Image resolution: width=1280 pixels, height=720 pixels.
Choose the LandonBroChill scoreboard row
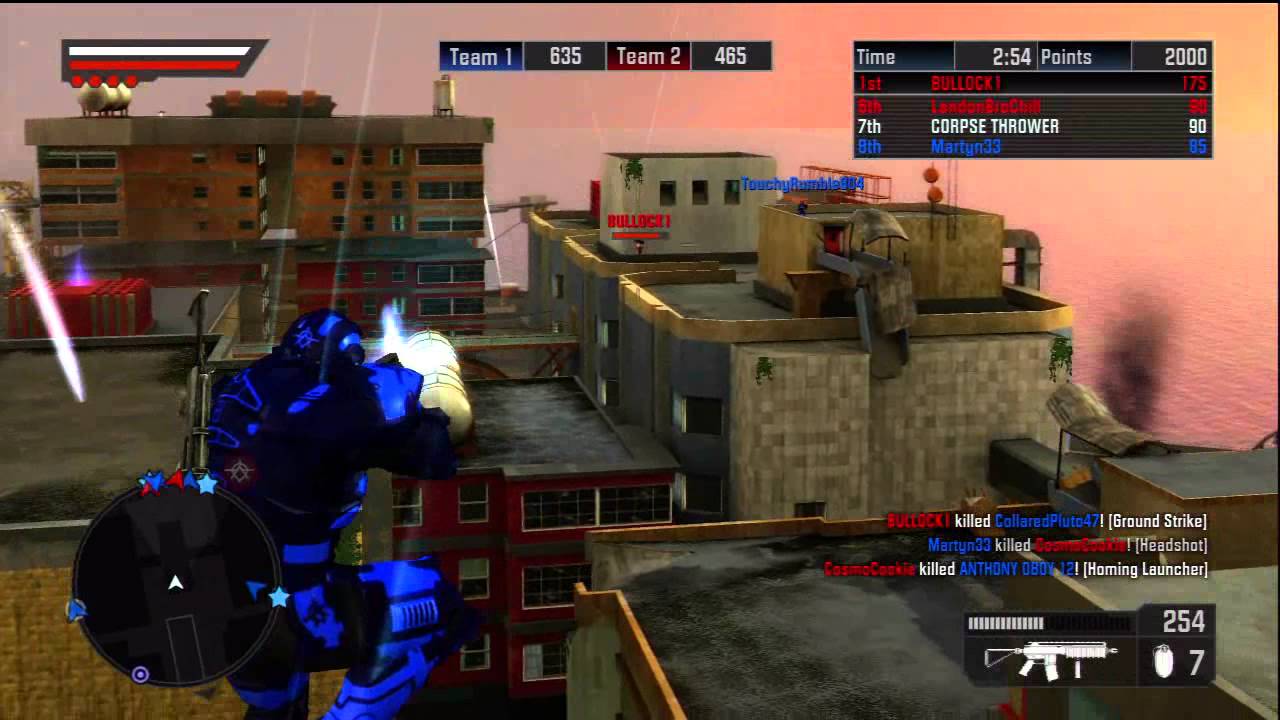click(x=1032, y=106)
